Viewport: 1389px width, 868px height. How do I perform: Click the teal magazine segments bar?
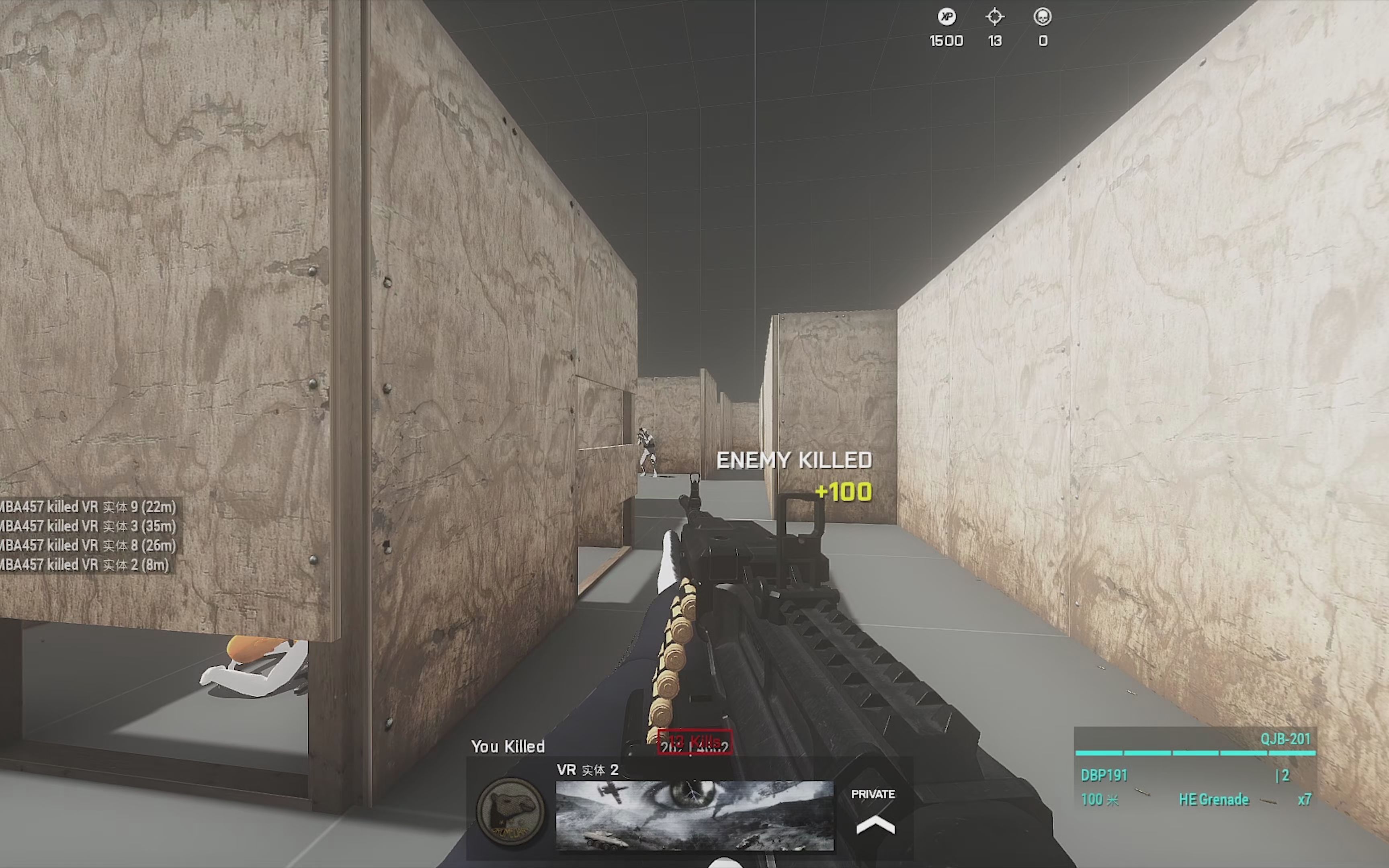[1194, 754]
